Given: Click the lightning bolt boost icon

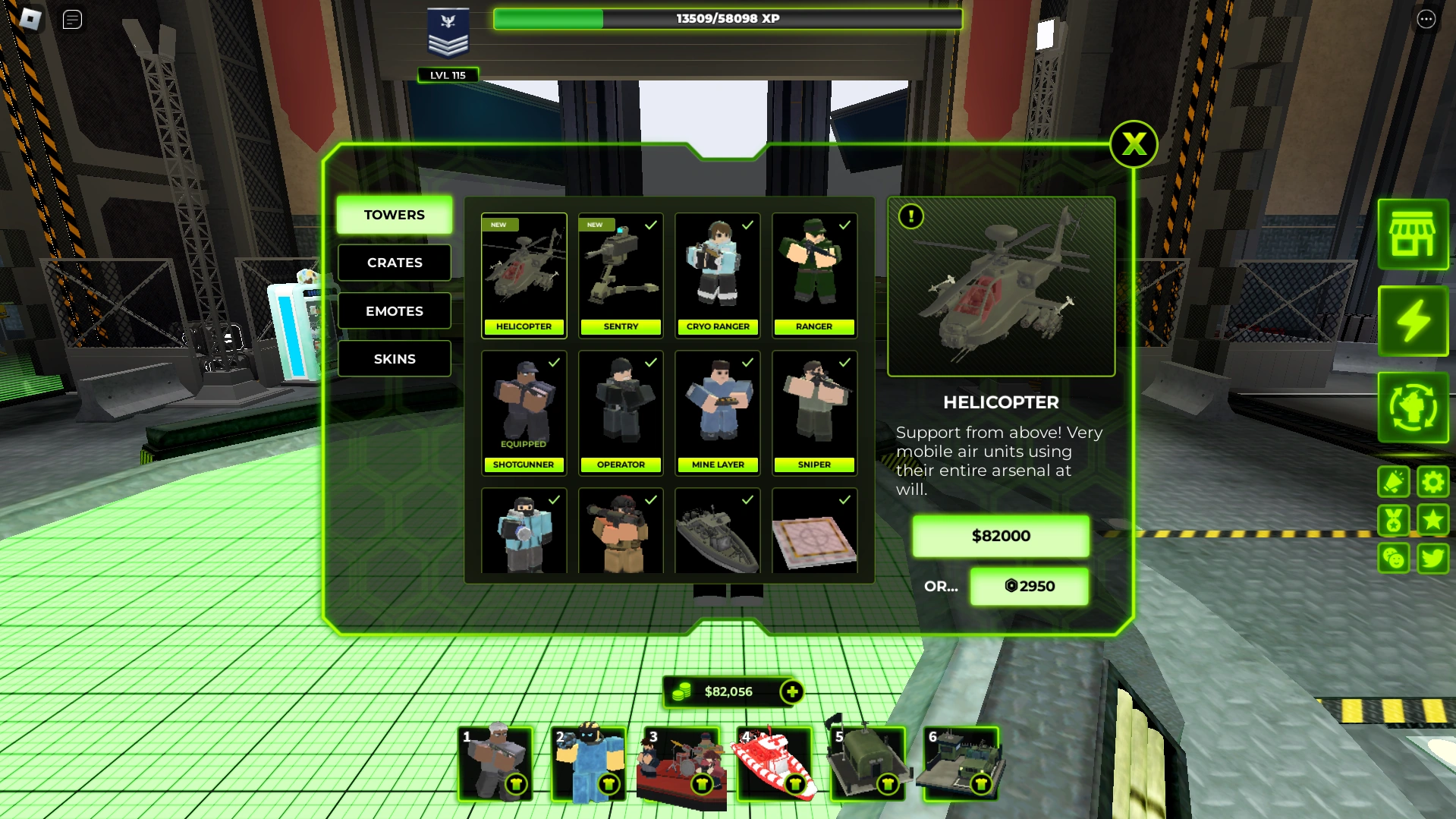Looking at the screenshot, I should [1412, 322].
